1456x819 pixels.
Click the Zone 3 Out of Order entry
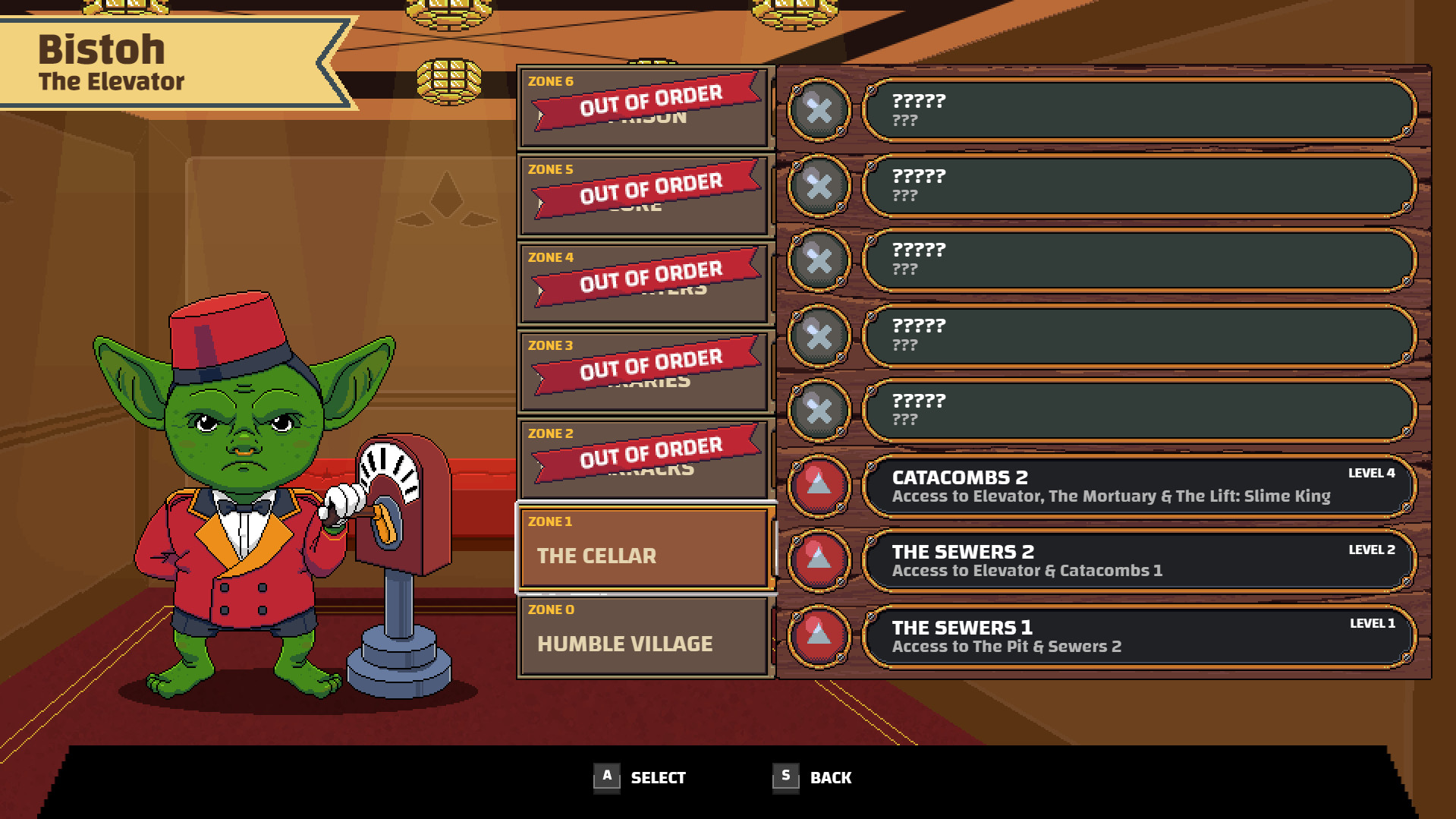pos(645,370)
